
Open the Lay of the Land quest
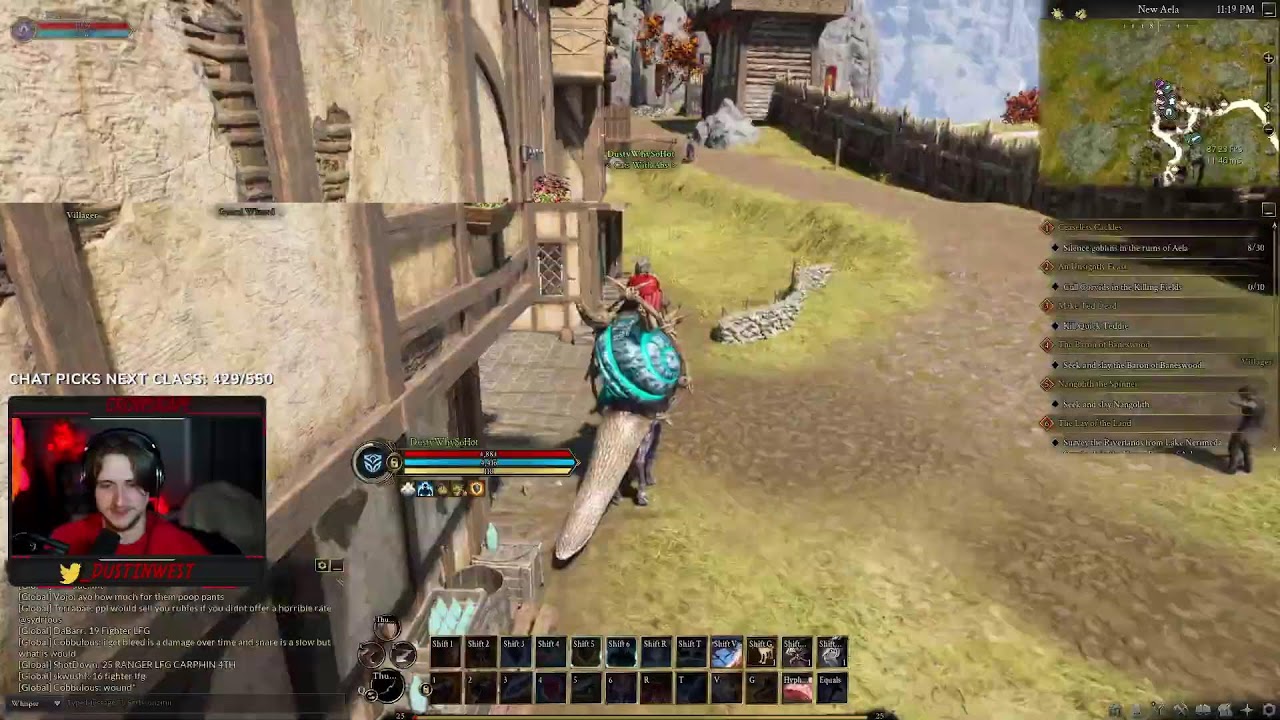[x=1094, y=423]
